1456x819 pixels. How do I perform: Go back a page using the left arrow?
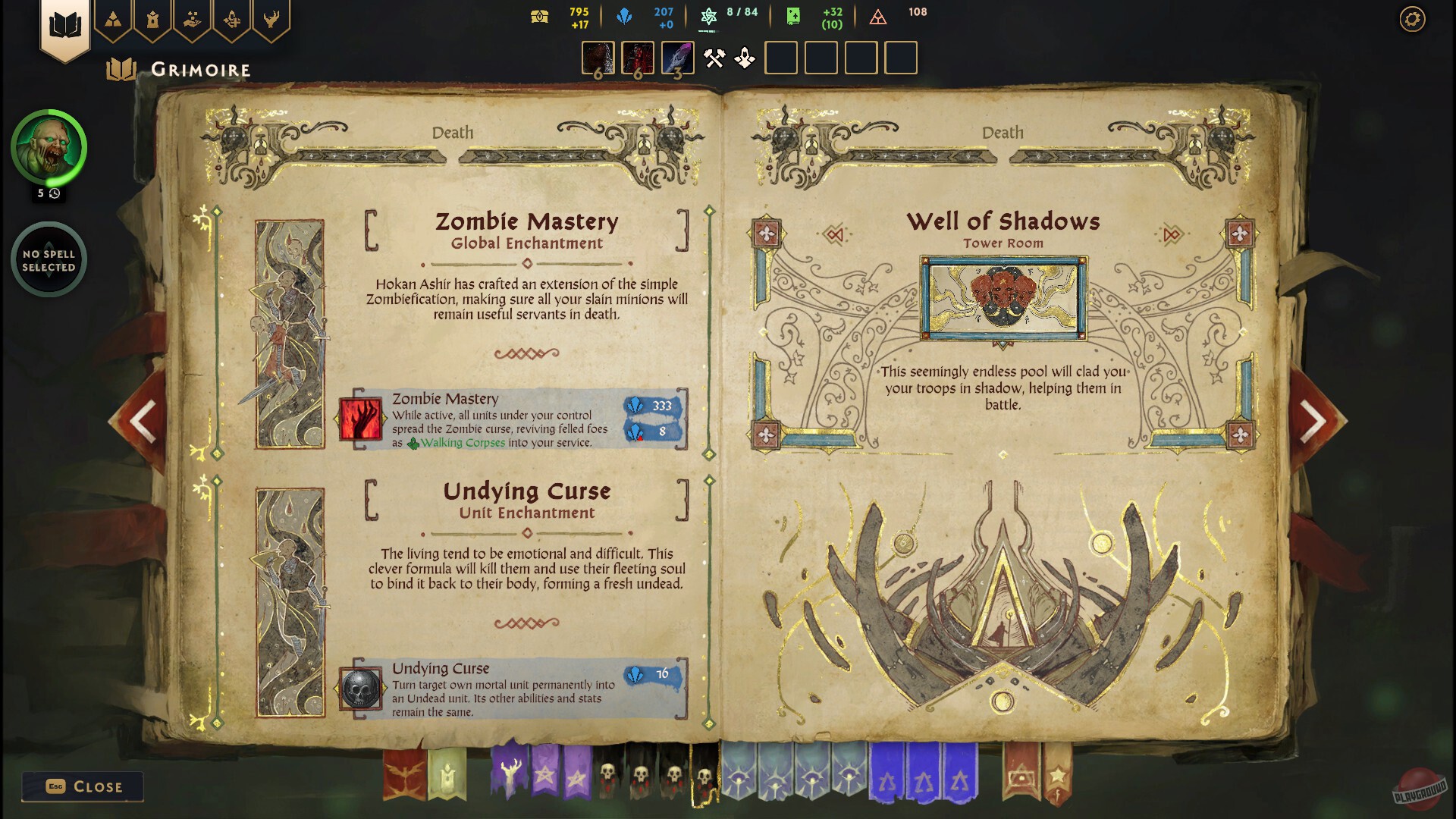pyautogui.click(x=144, y=419)
